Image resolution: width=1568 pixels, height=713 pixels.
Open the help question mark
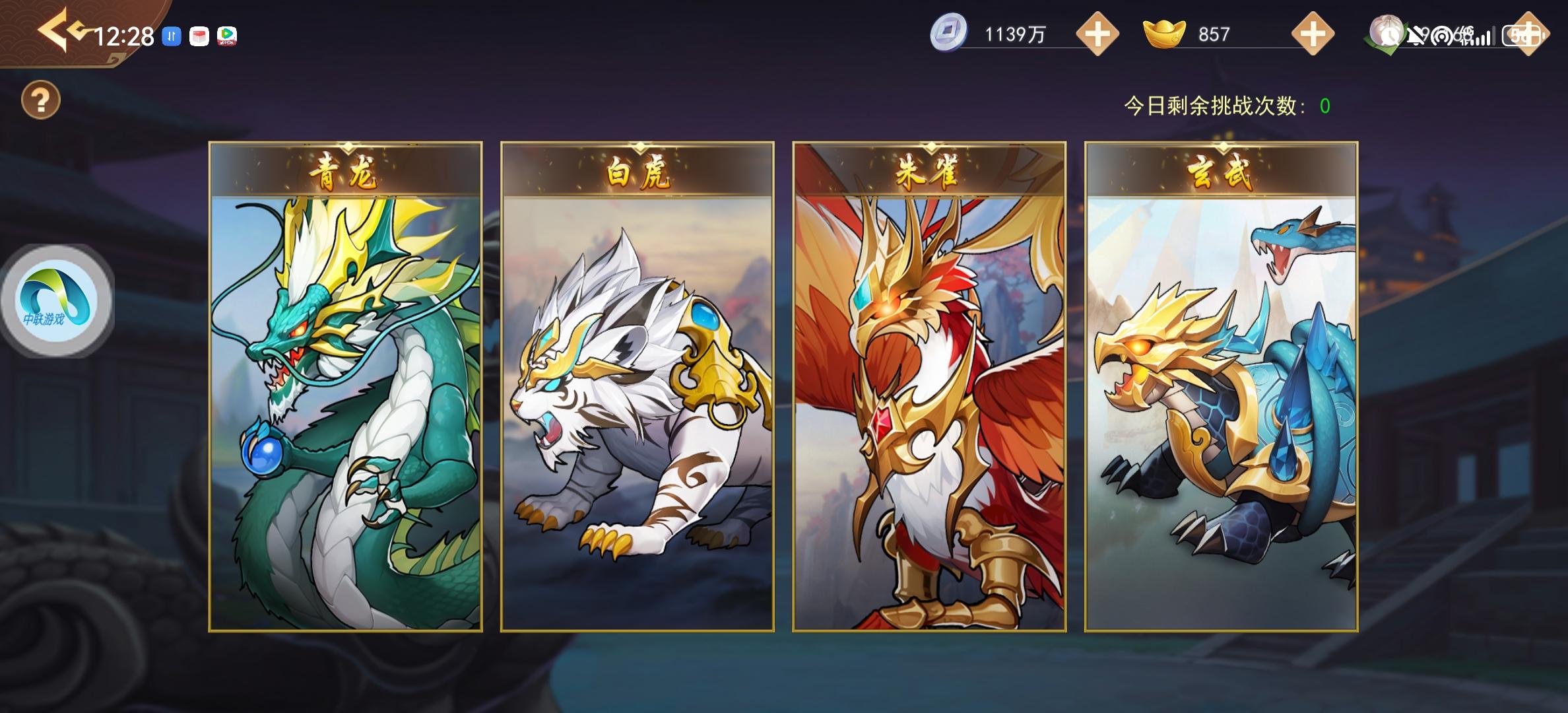42,100
